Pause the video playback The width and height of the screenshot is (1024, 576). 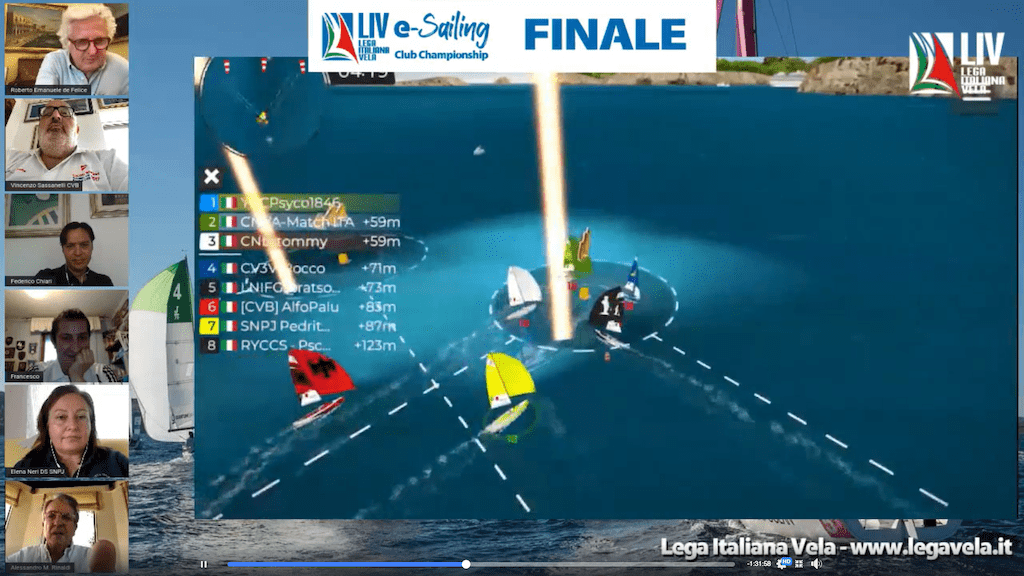coord(204,564)
